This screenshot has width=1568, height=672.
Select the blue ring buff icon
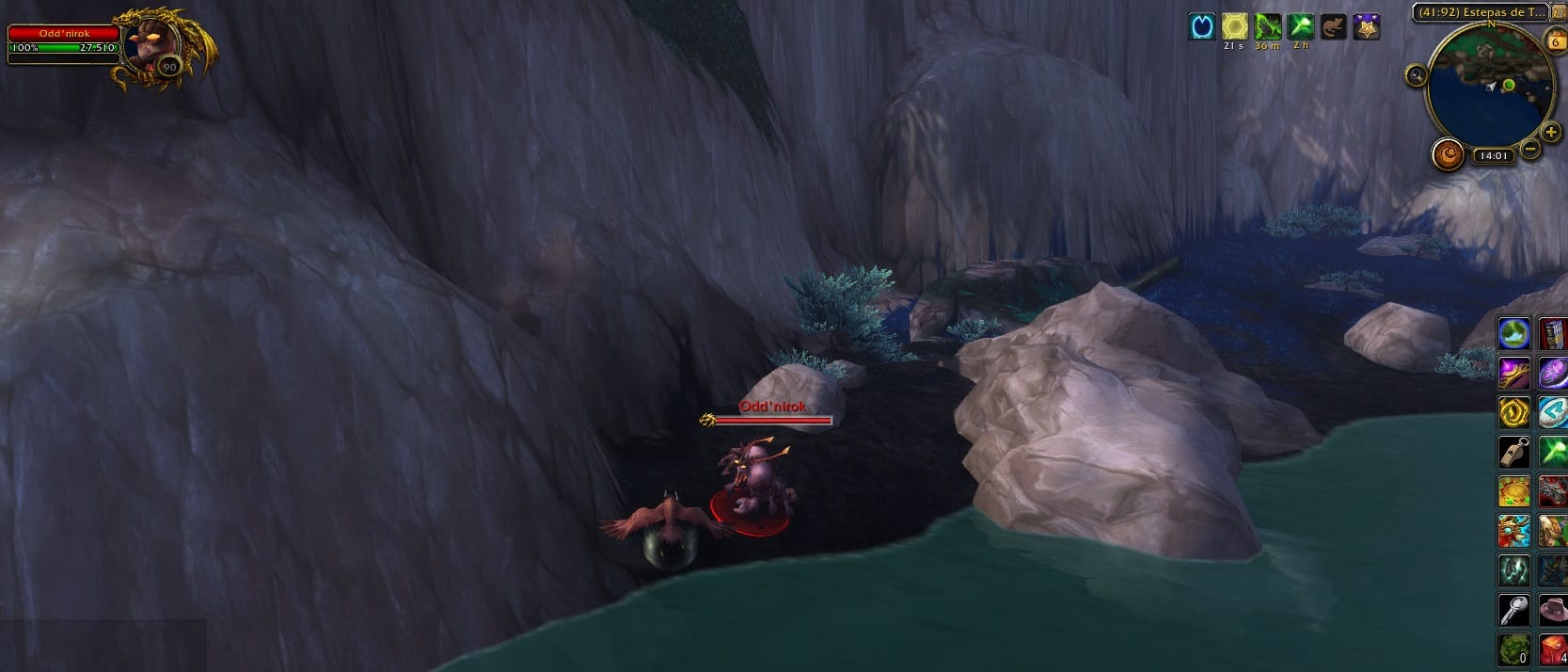[x=1201, y=26]
